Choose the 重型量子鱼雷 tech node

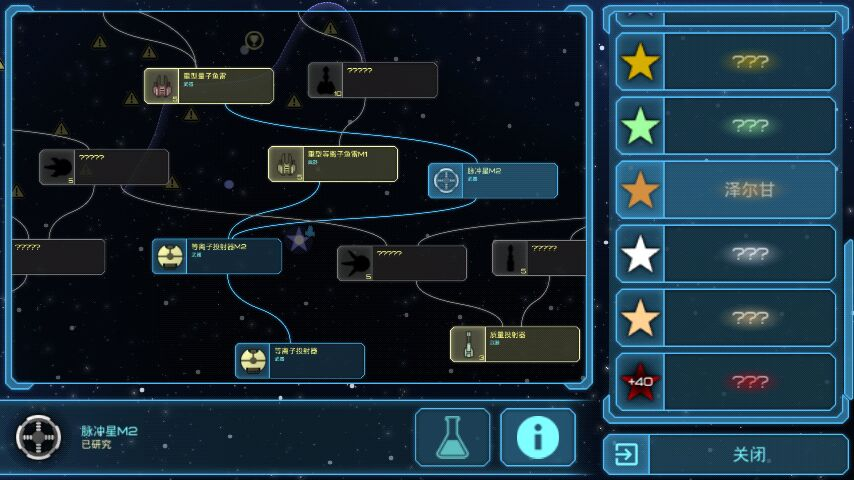(x=209, y=86)
